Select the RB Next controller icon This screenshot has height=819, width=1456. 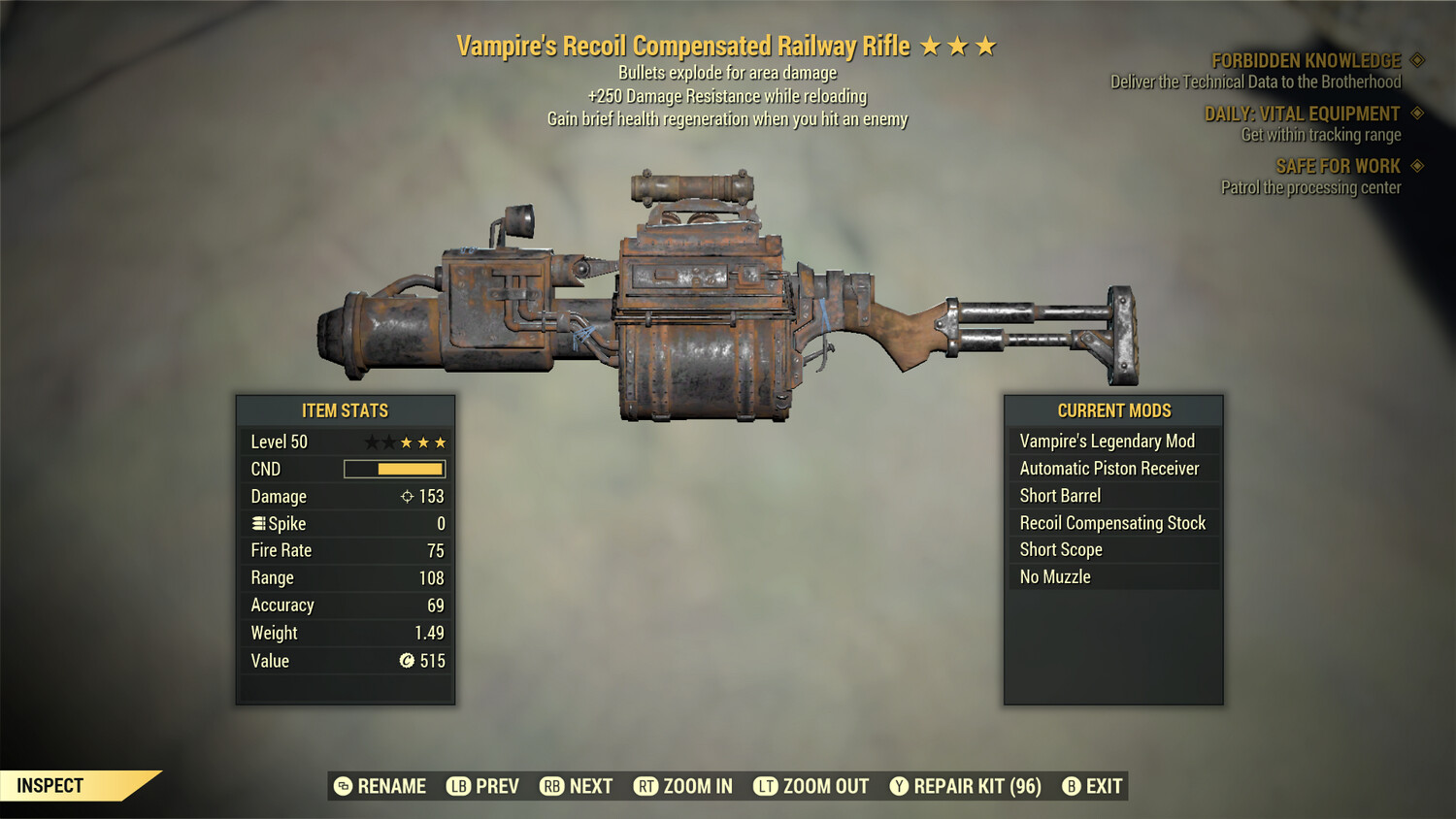click(x=553, y=786)
